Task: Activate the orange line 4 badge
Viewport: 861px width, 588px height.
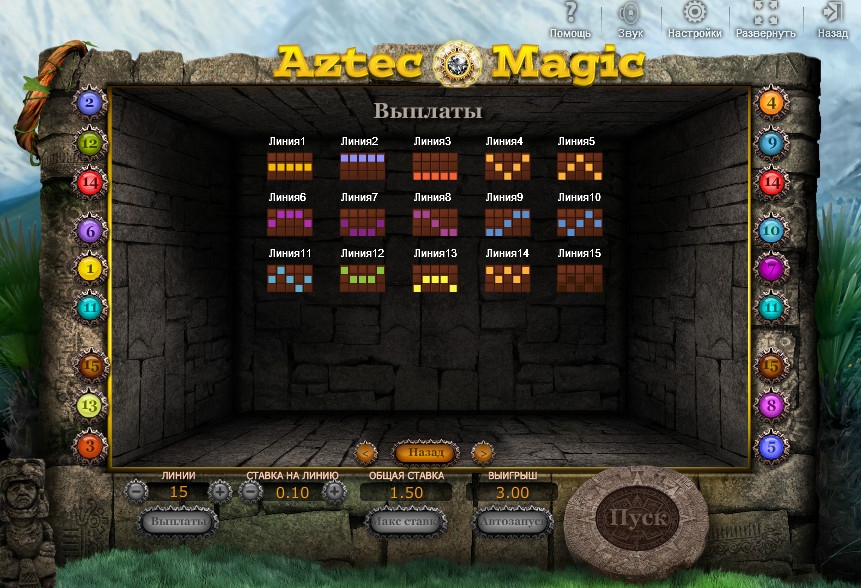Action: pyautogui.click(x=771, y=101)
